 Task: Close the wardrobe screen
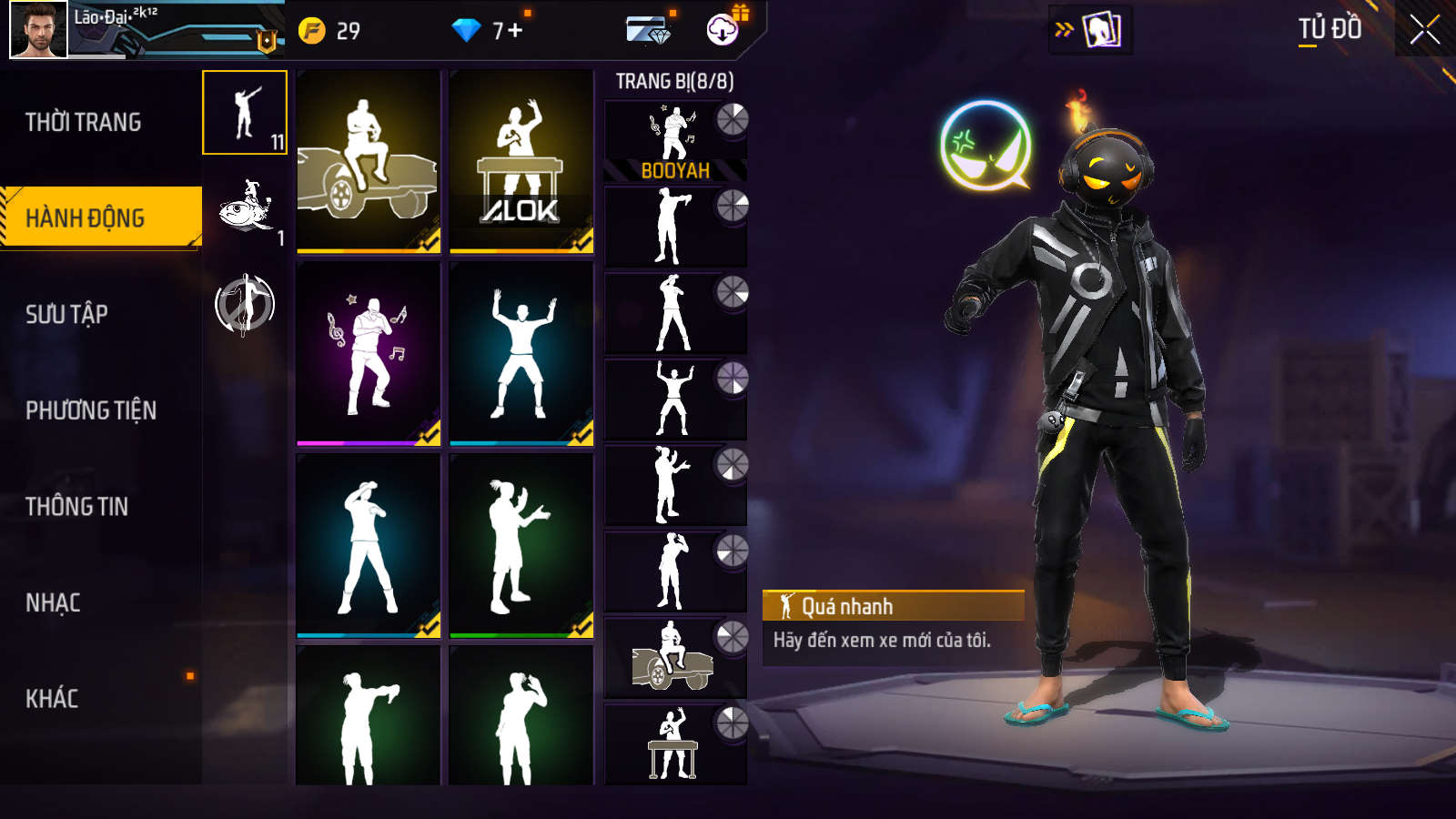pos(1425,29)
